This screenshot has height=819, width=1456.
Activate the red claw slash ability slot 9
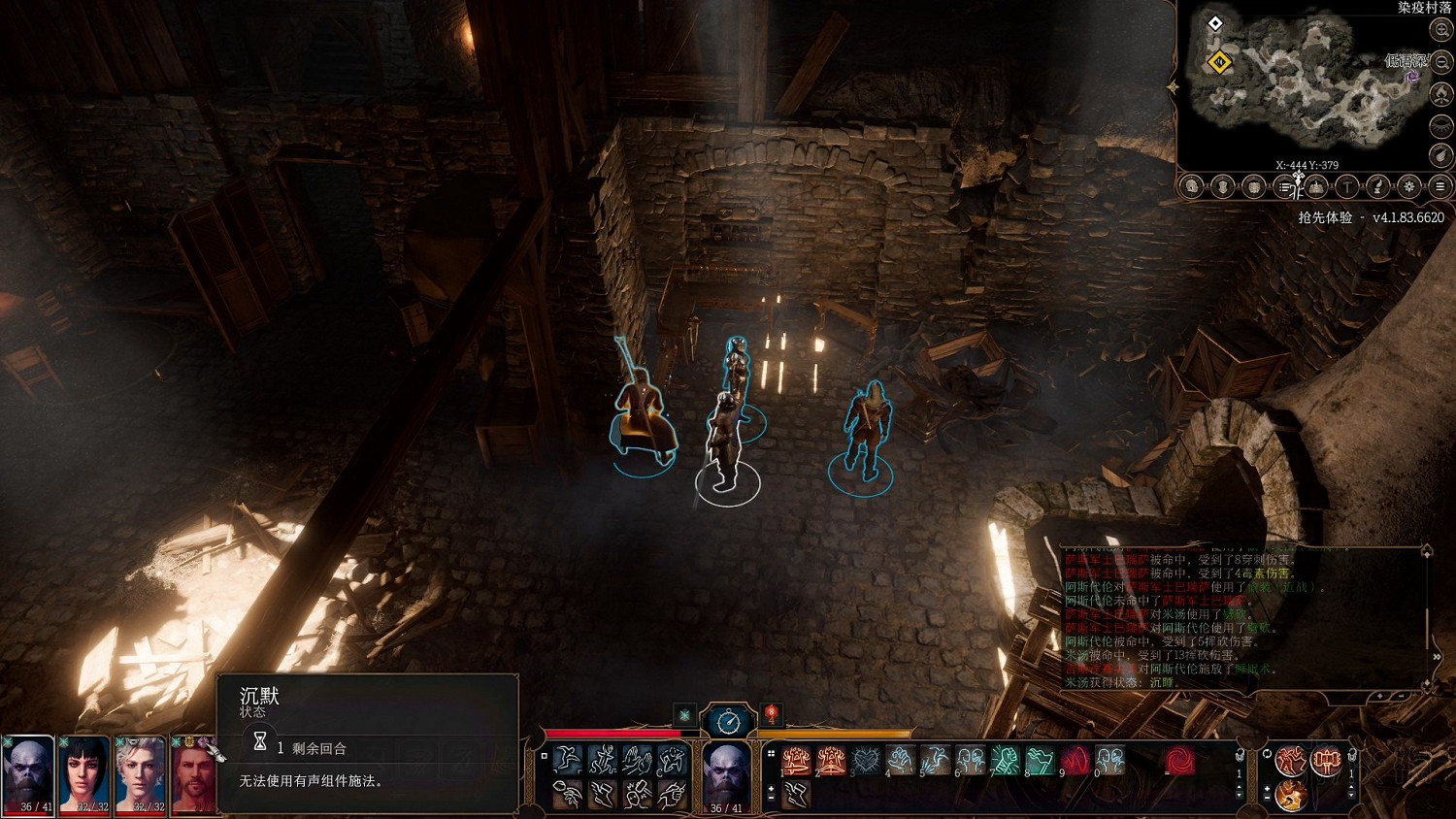click(1075, 761)
